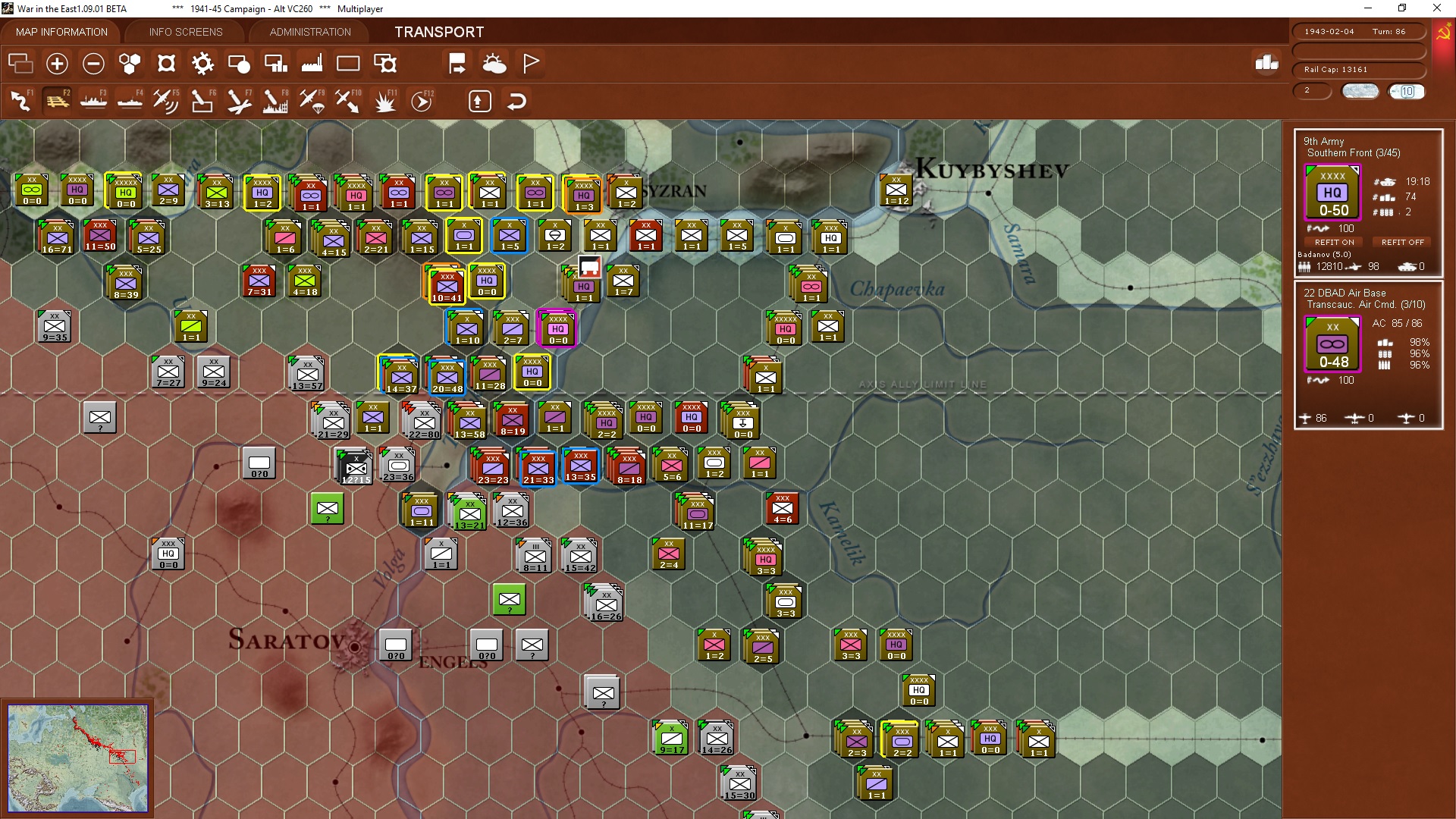The image size is (1456, 819).
Task: Click the REFIT OFF button
Action: coord(1402,242)
